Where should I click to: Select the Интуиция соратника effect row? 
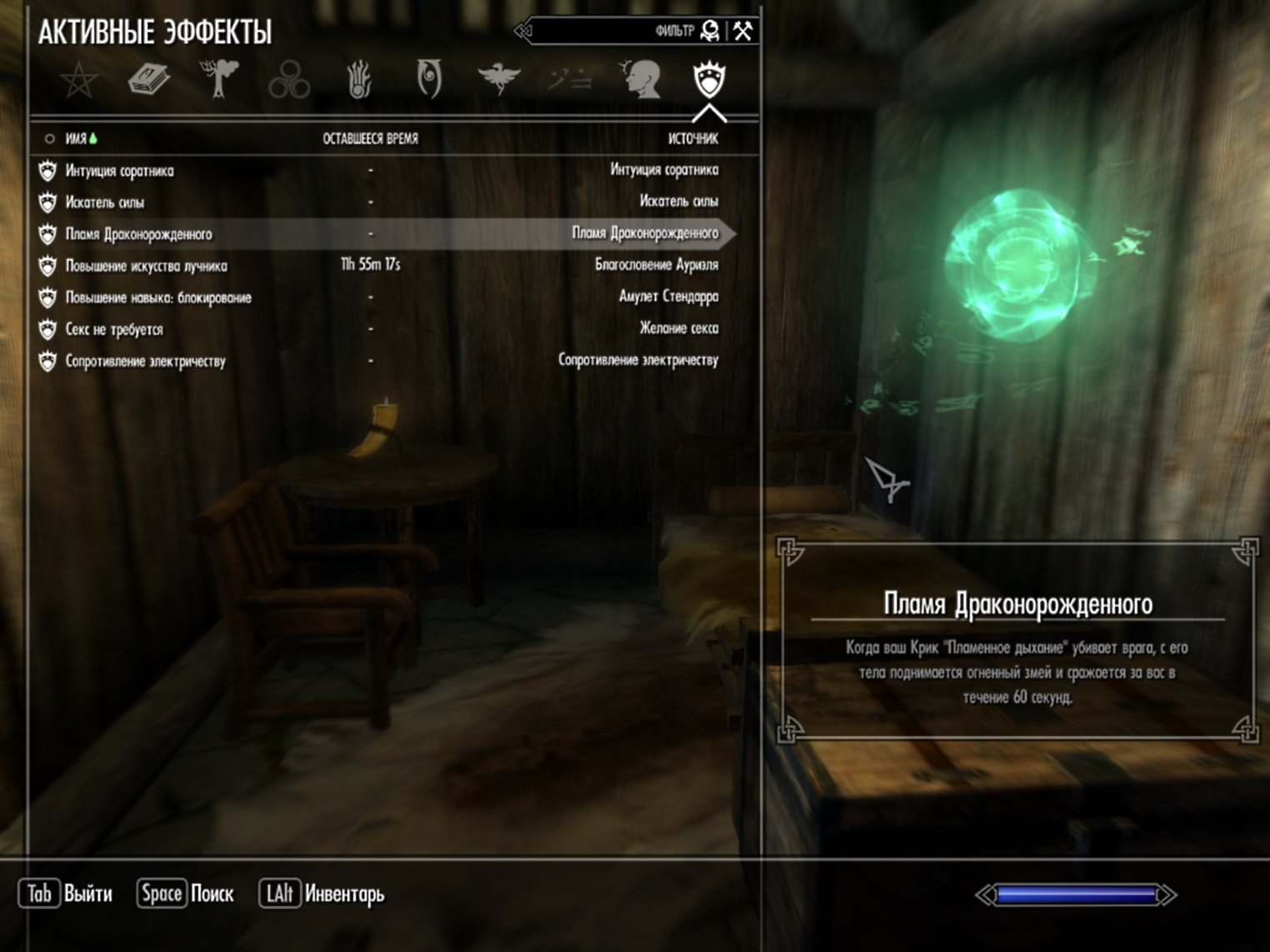click(120, 171)
